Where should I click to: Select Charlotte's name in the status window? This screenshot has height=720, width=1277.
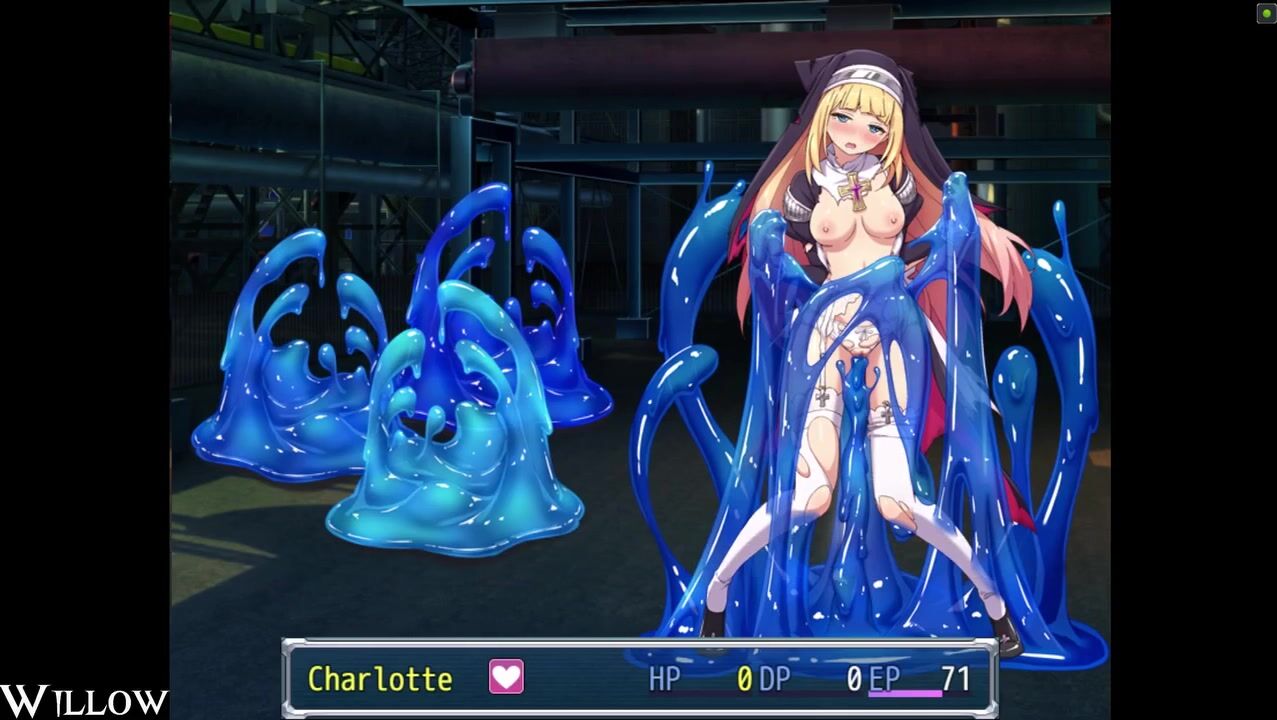[379, 679]
